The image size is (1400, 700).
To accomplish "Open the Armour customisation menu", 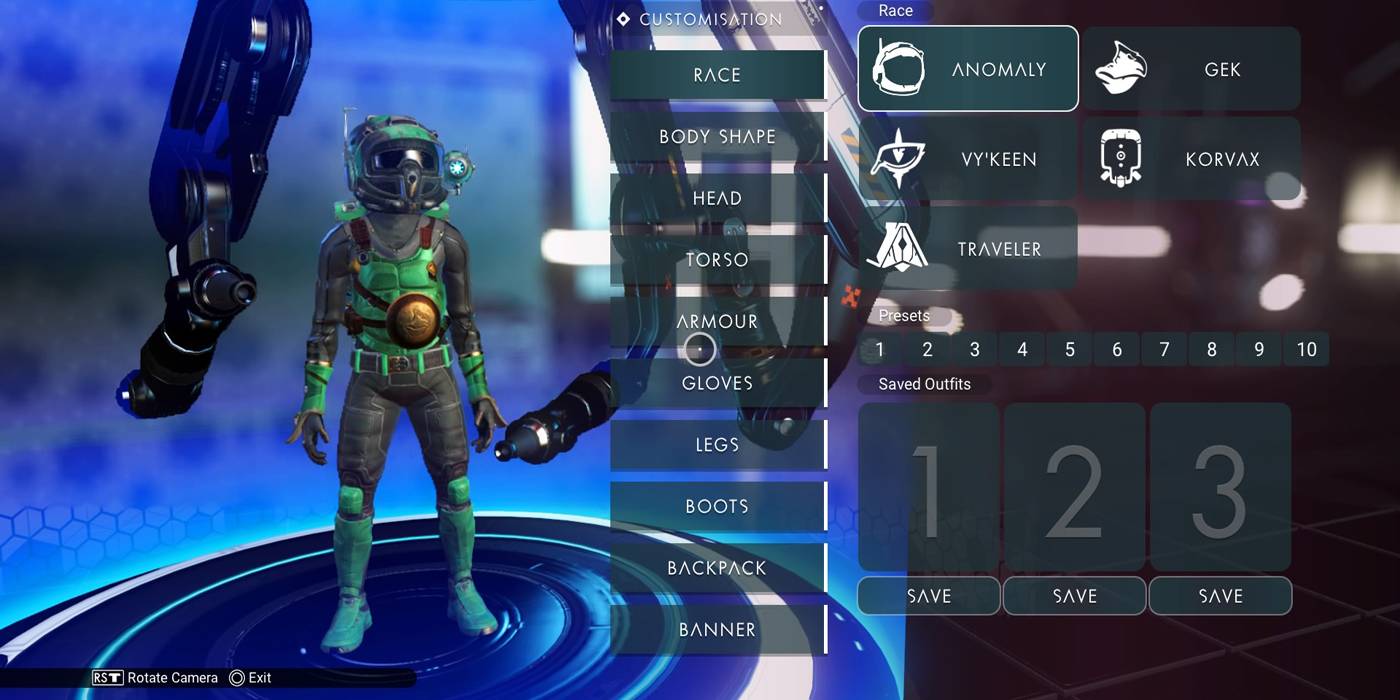I will pos(717,321).
